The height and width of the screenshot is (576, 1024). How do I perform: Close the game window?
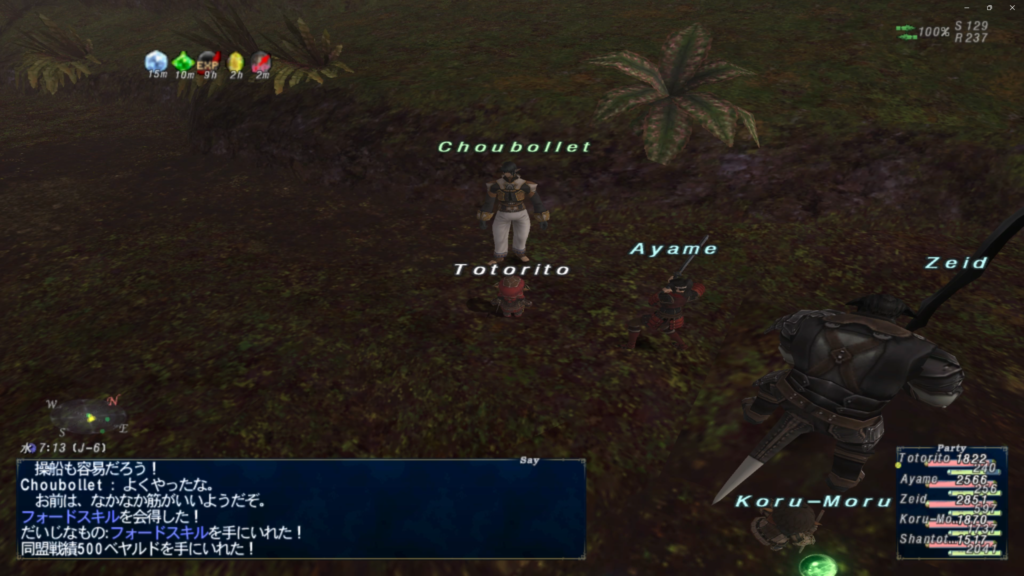click(x=1012, y=7)
